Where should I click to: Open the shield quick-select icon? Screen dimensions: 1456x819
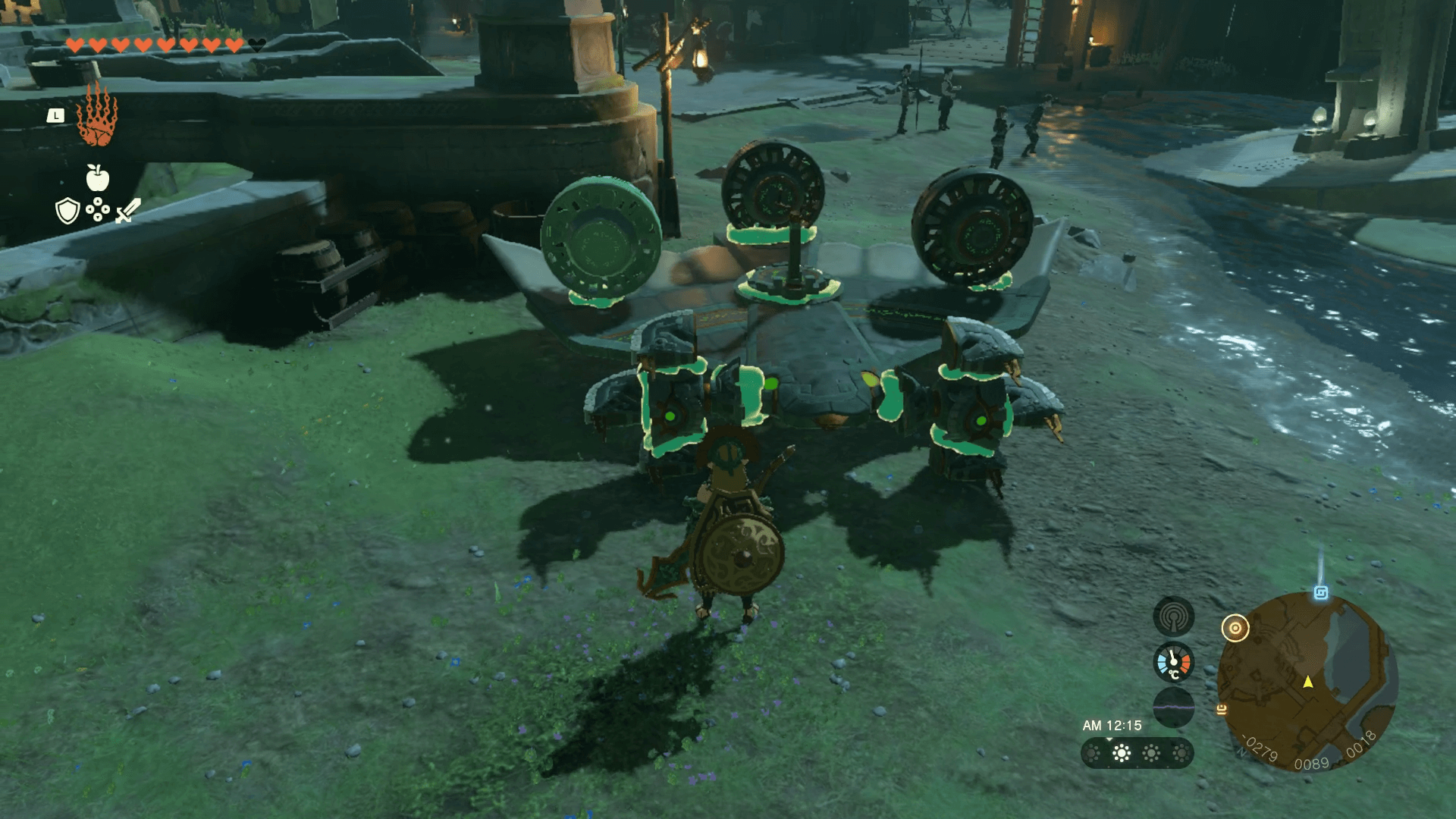pyautogui.click(x=67, y=211)
